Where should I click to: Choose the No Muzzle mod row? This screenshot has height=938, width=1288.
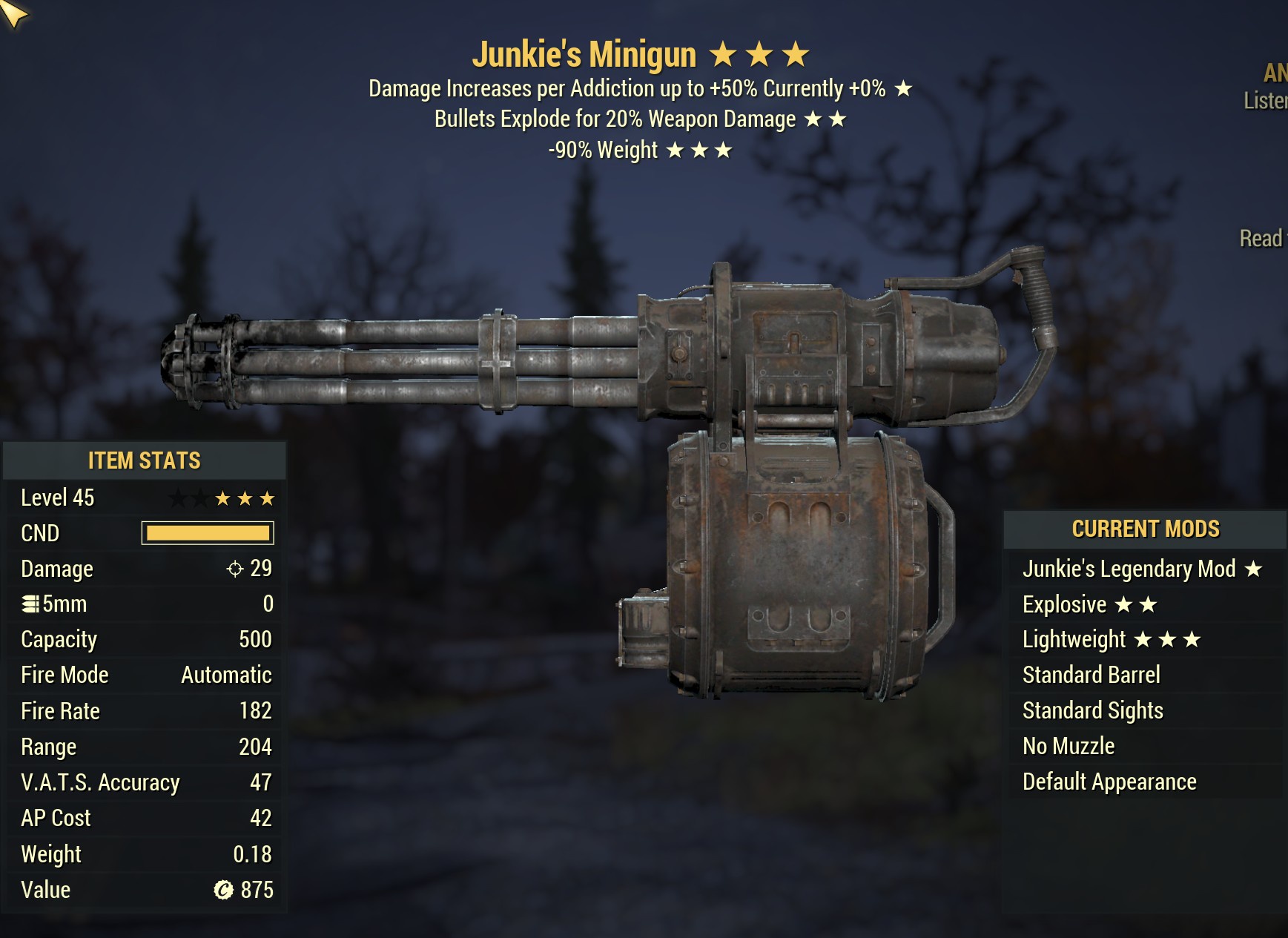tap(1068, 746)
